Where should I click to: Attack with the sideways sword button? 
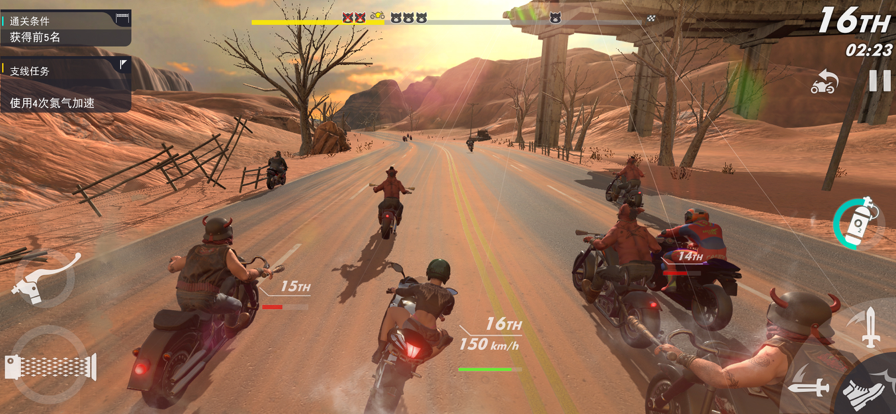[x=808, y=385]
